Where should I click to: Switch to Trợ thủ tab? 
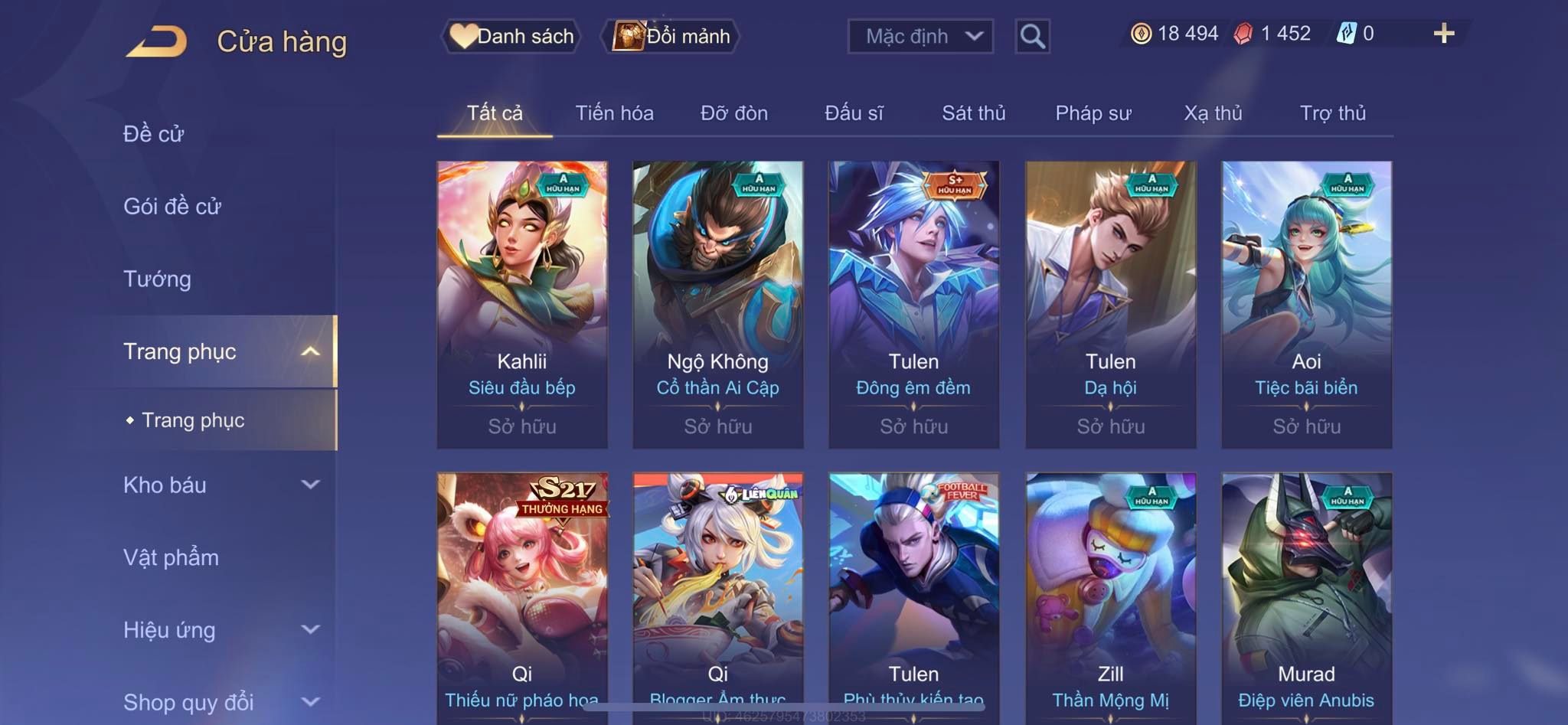1332,113
